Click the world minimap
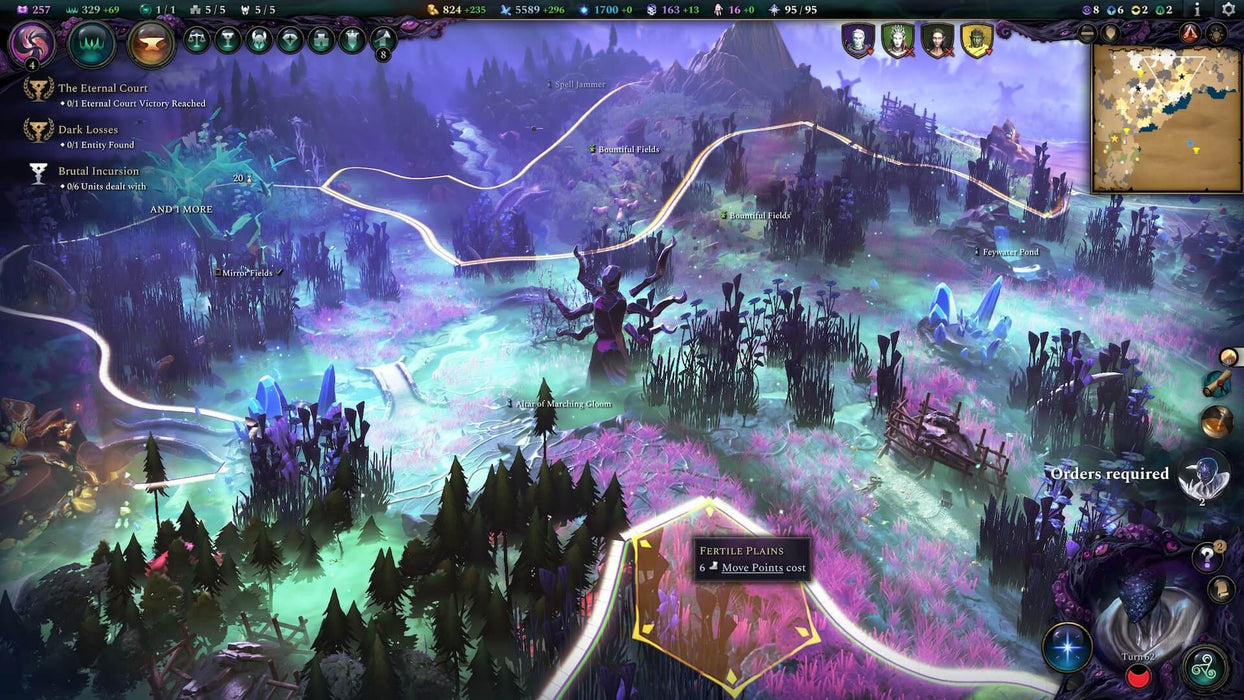1244x700 pixels. [x=1165, y=117]
